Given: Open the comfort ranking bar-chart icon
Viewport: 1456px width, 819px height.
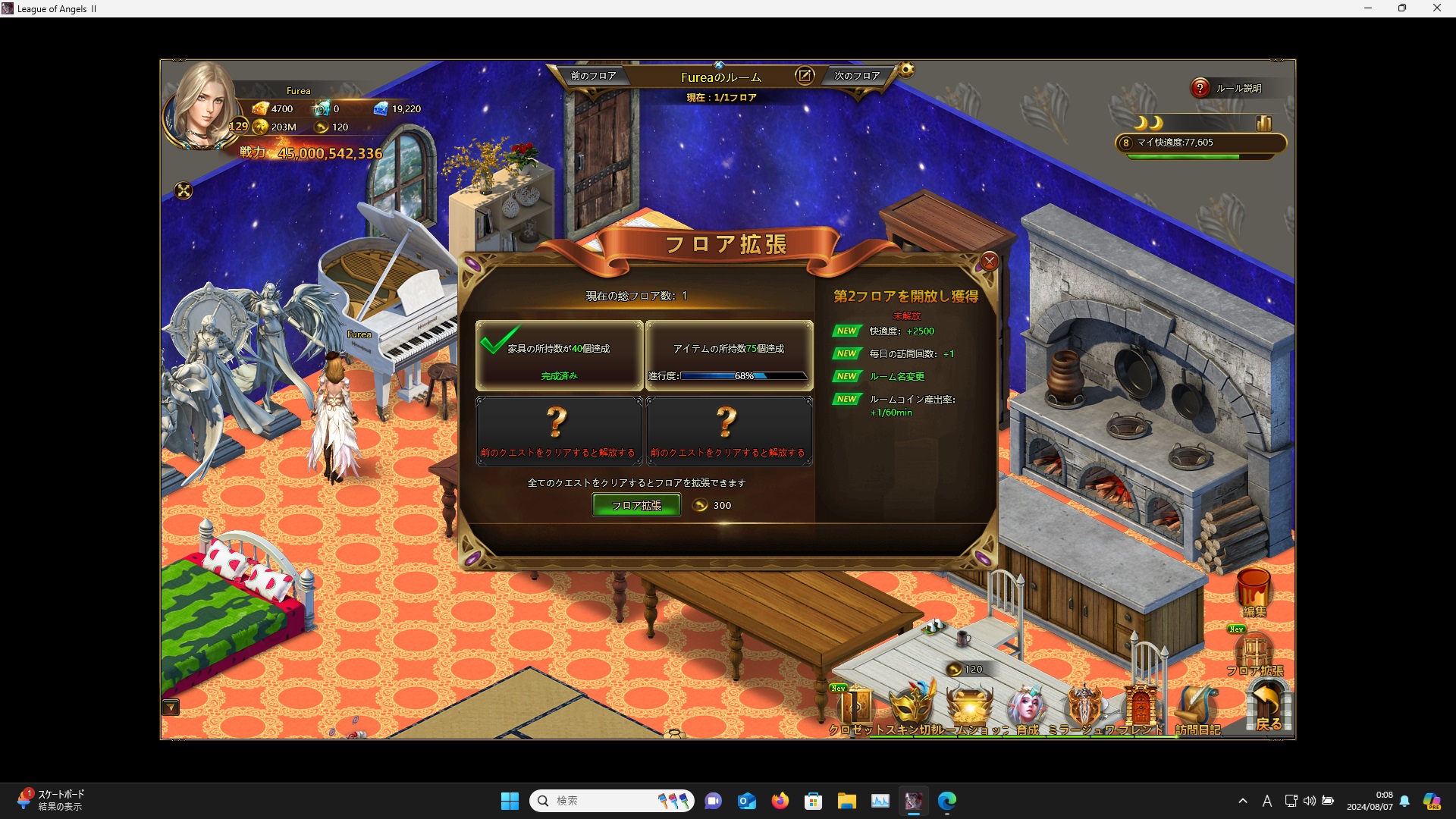Looking at the screenshot, I should tap(1263, 123).
